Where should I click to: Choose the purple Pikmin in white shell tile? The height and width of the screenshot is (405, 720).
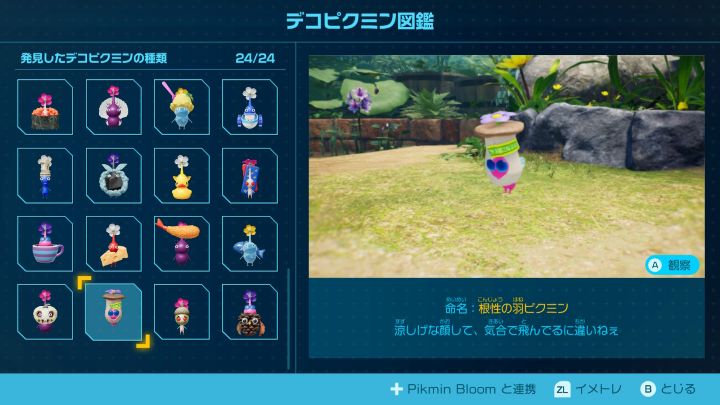pyautogui.click(x=113, y=108)
